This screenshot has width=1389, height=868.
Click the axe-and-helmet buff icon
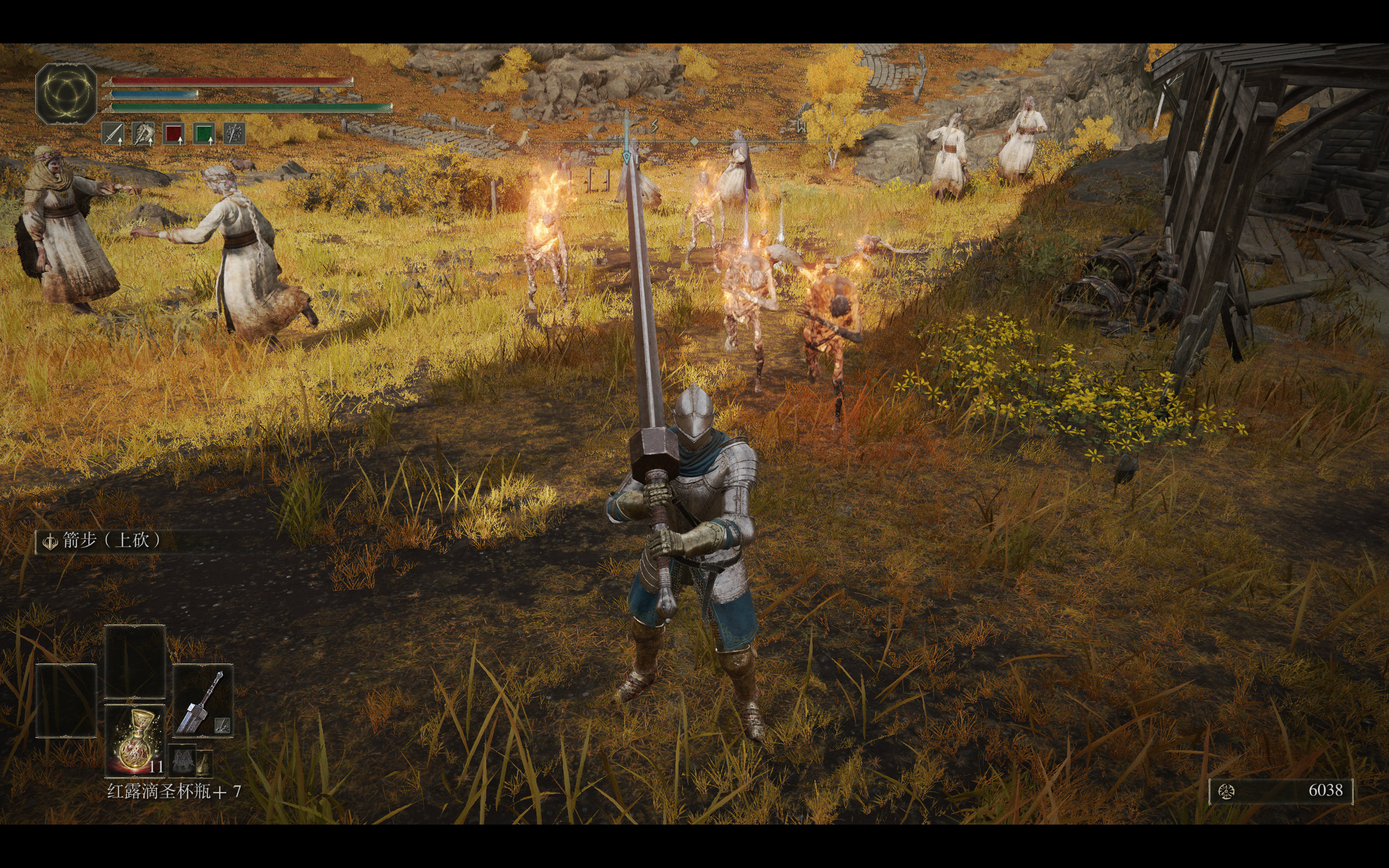pos(143,134)
